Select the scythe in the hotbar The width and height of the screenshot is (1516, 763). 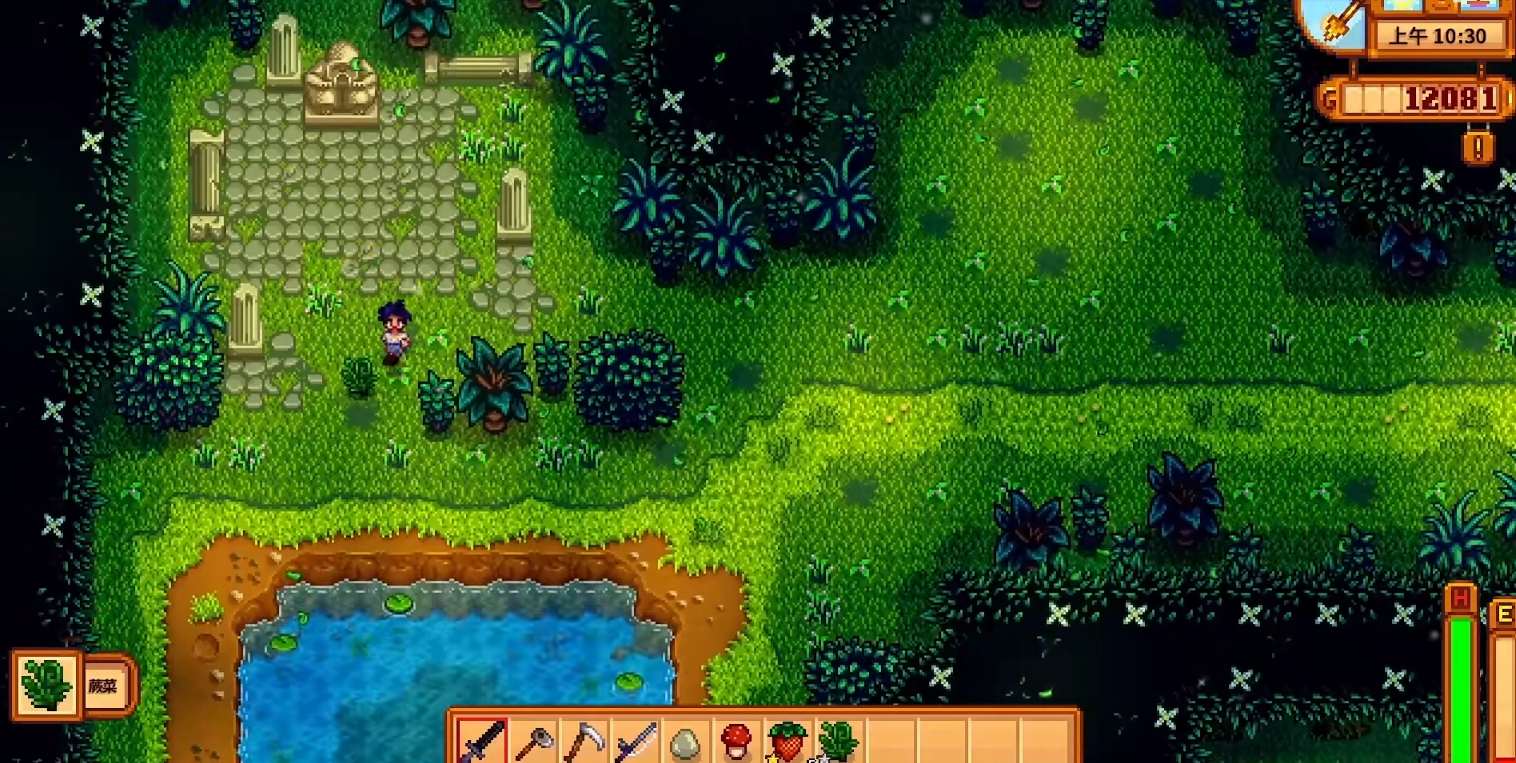pyautogui.click(x=584, y=743)
